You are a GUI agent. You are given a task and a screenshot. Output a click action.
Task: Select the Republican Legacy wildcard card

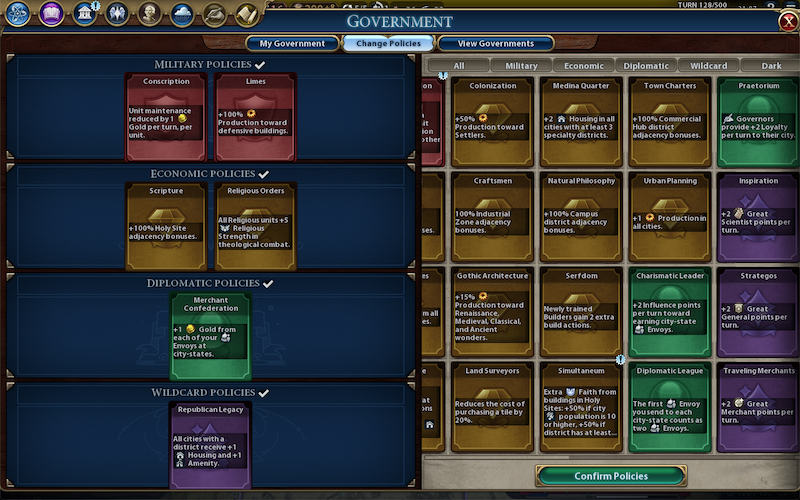point(210,445)
